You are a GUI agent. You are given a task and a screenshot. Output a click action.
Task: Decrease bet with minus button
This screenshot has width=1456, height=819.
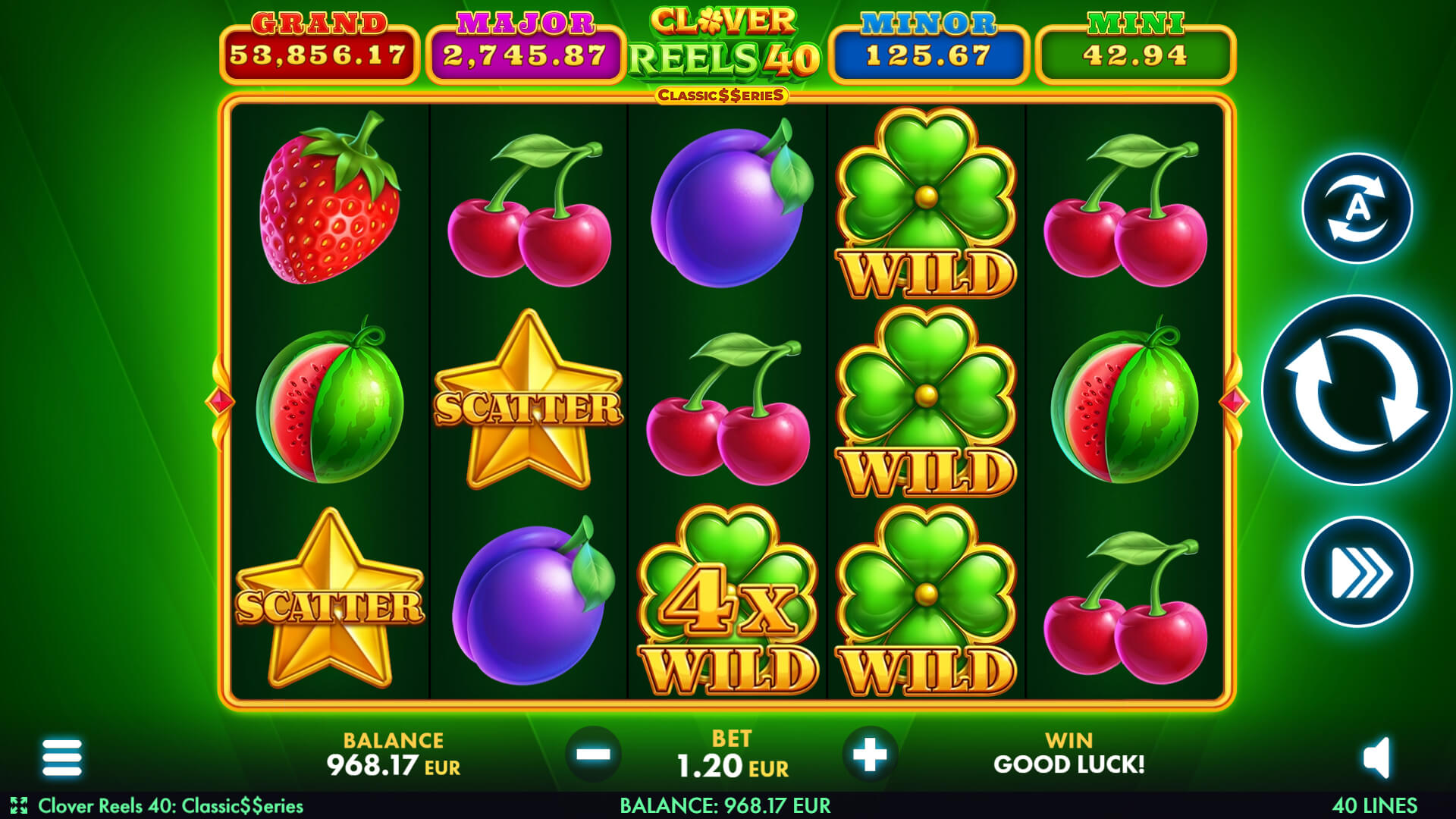pyautogui.click(x=594, y=754)
